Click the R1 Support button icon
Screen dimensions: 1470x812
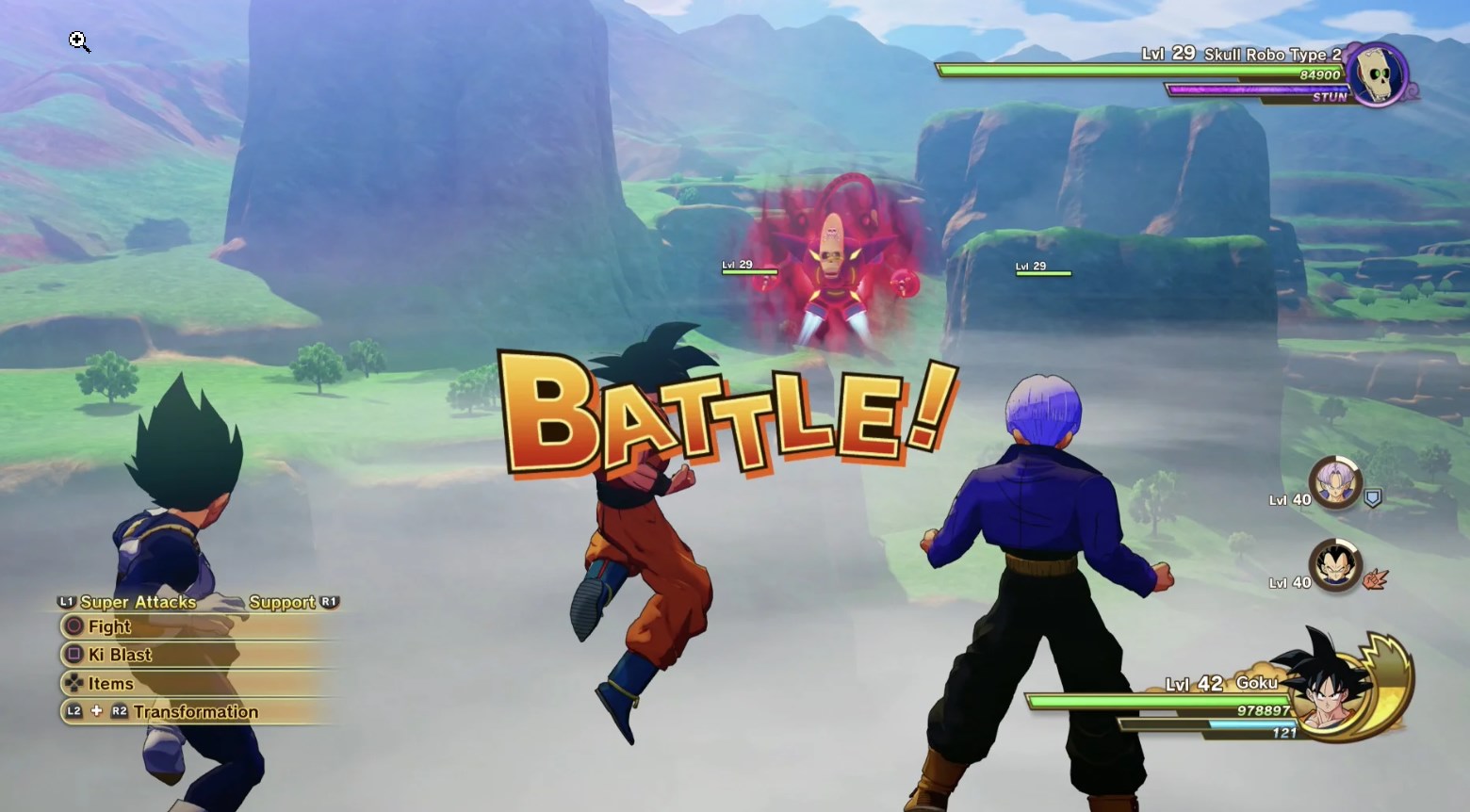point(330,602)
